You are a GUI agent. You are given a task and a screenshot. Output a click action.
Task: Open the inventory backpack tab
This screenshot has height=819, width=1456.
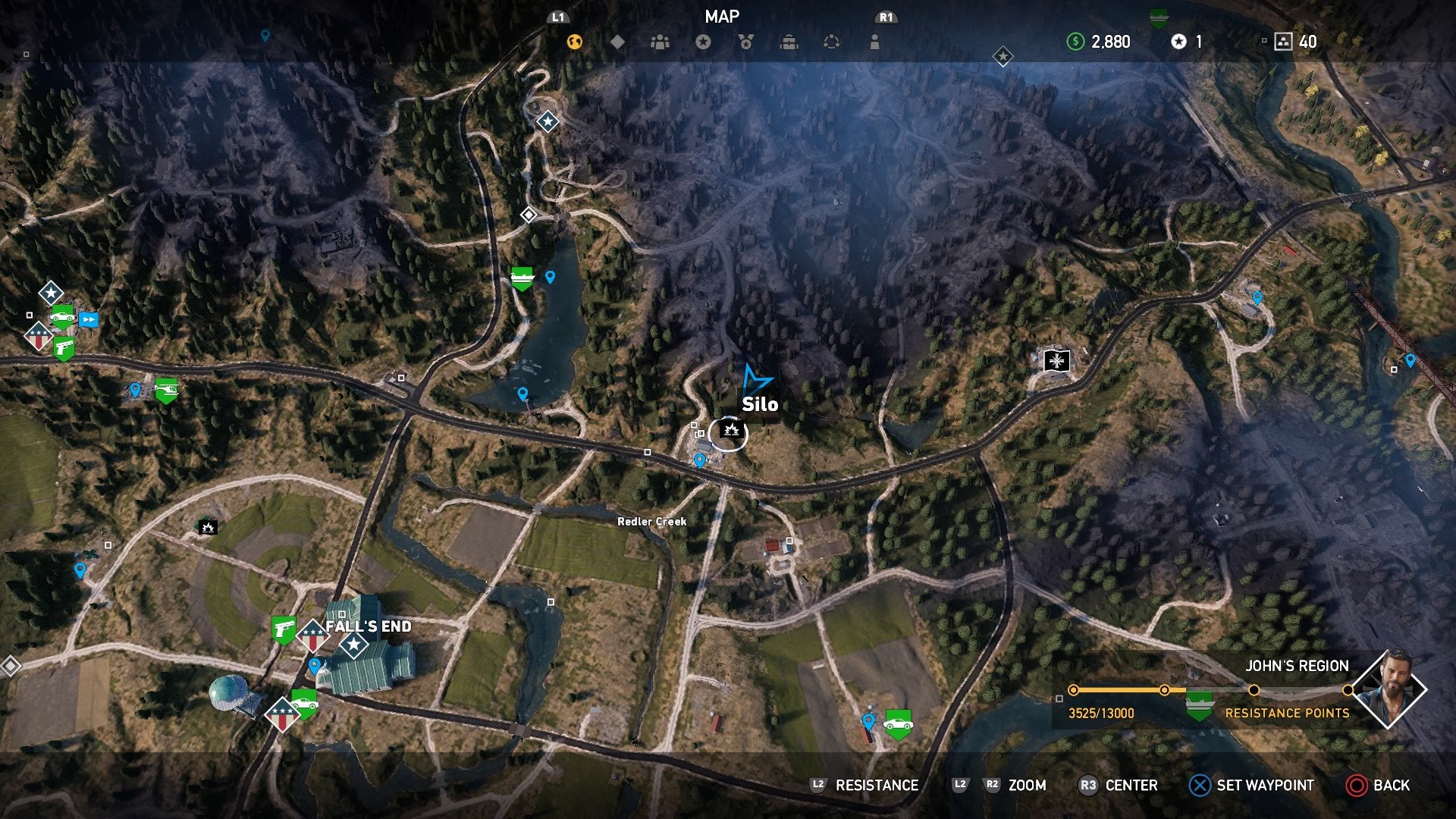789,43
